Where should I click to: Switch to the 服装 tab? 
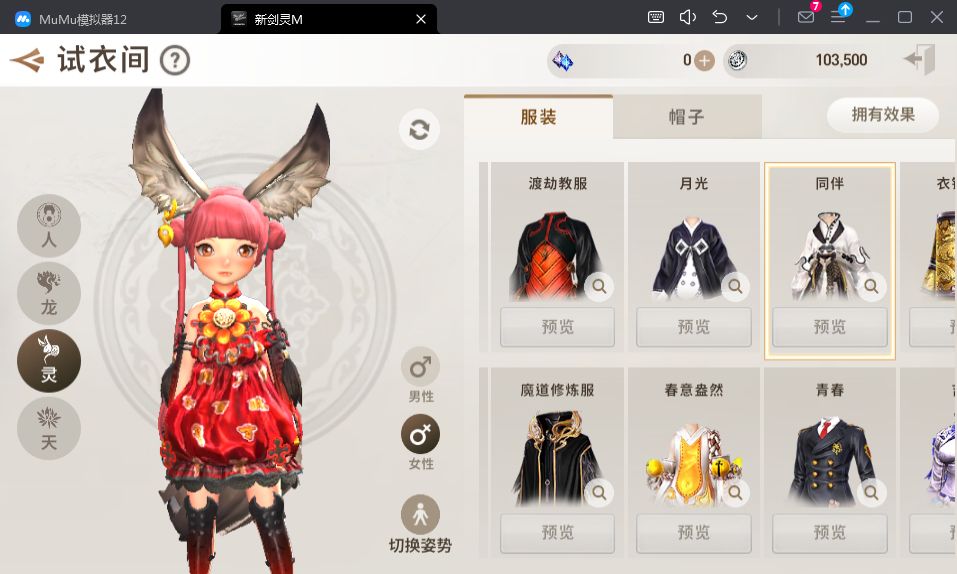(538, 117)
